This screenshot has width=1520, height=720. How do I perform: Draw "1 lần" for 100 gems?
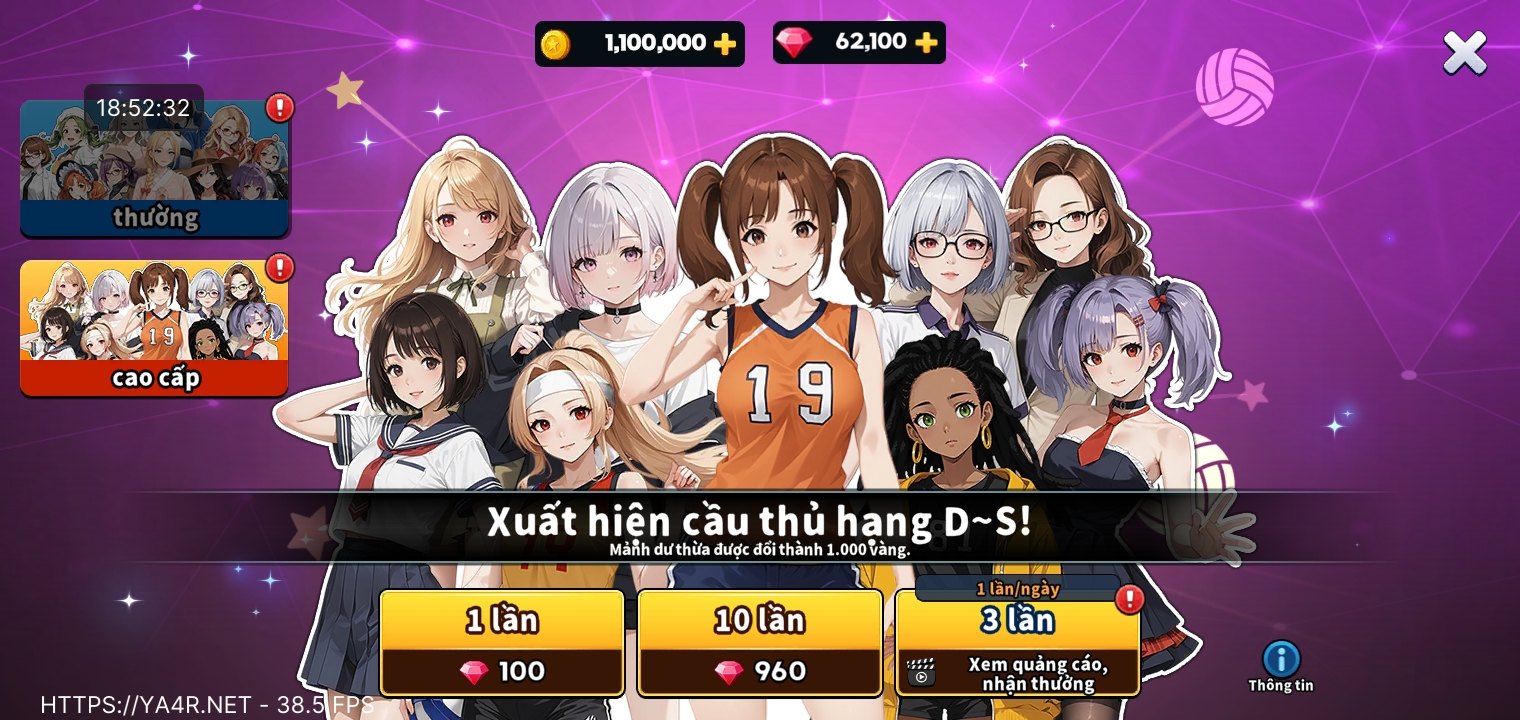[502, 643]
